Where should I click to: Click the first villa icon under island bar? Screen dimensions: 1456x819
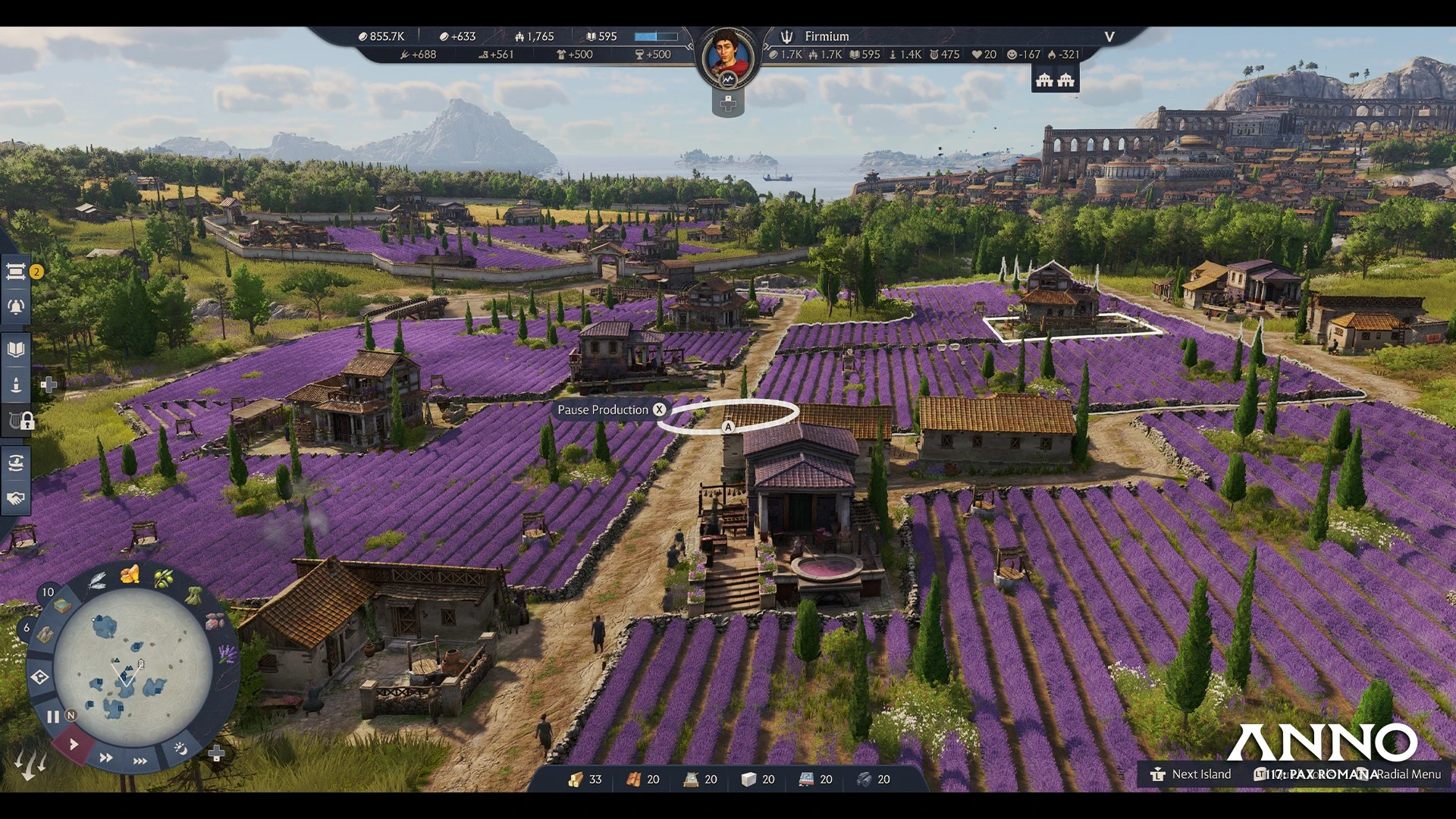click(1044, 80)
